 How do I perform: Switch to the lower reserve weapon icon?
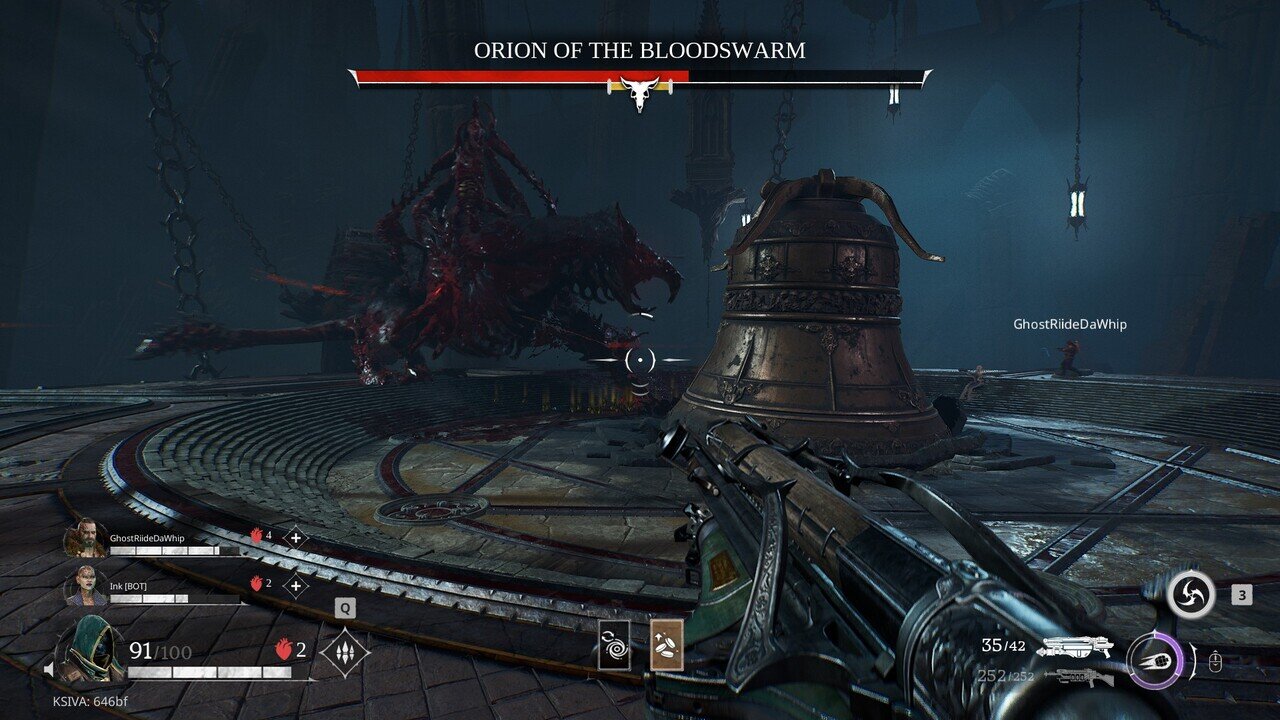tap(1078, 677)
